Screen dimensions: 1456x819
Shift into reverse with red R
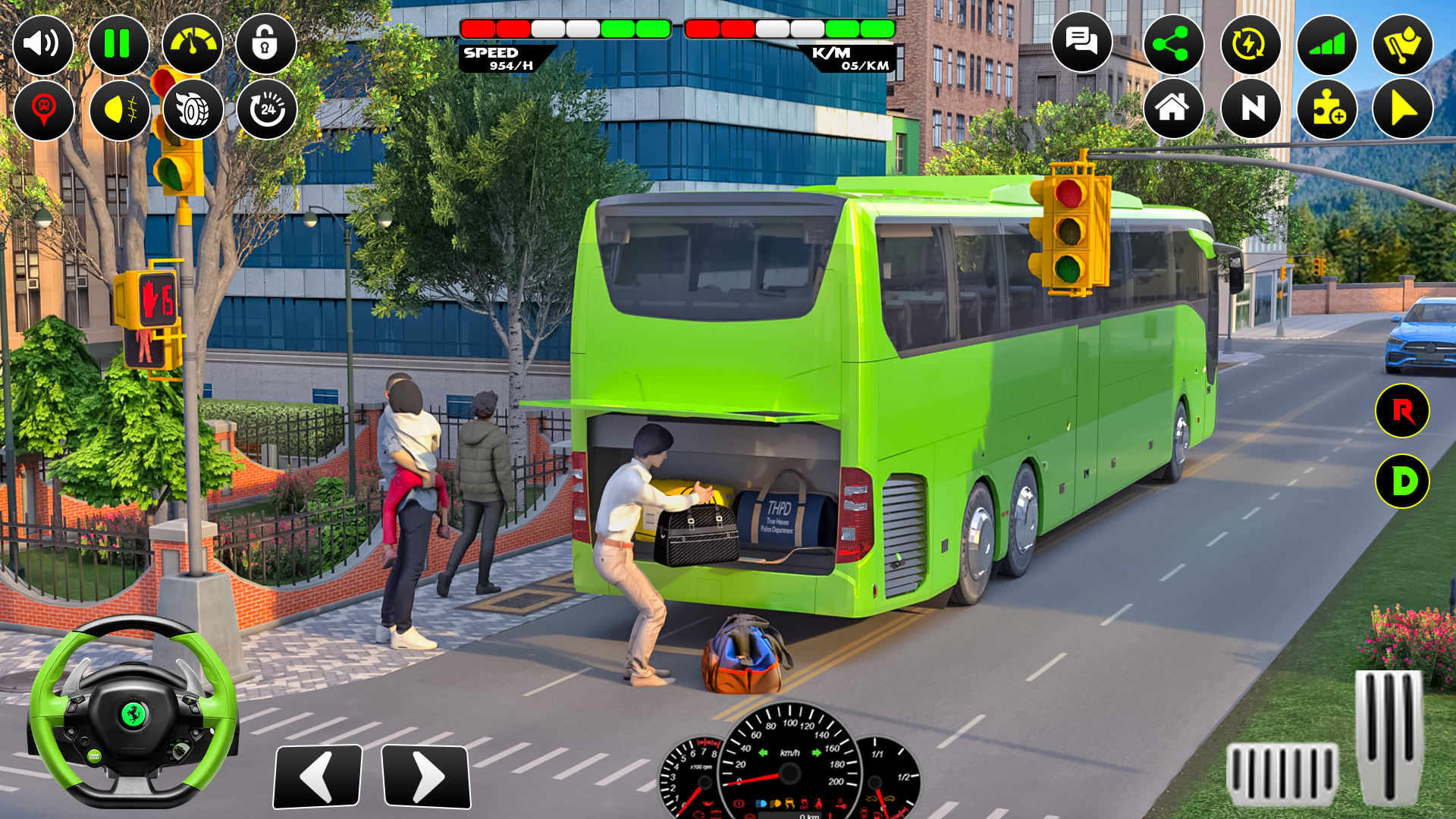click(x=1402, y=411)
